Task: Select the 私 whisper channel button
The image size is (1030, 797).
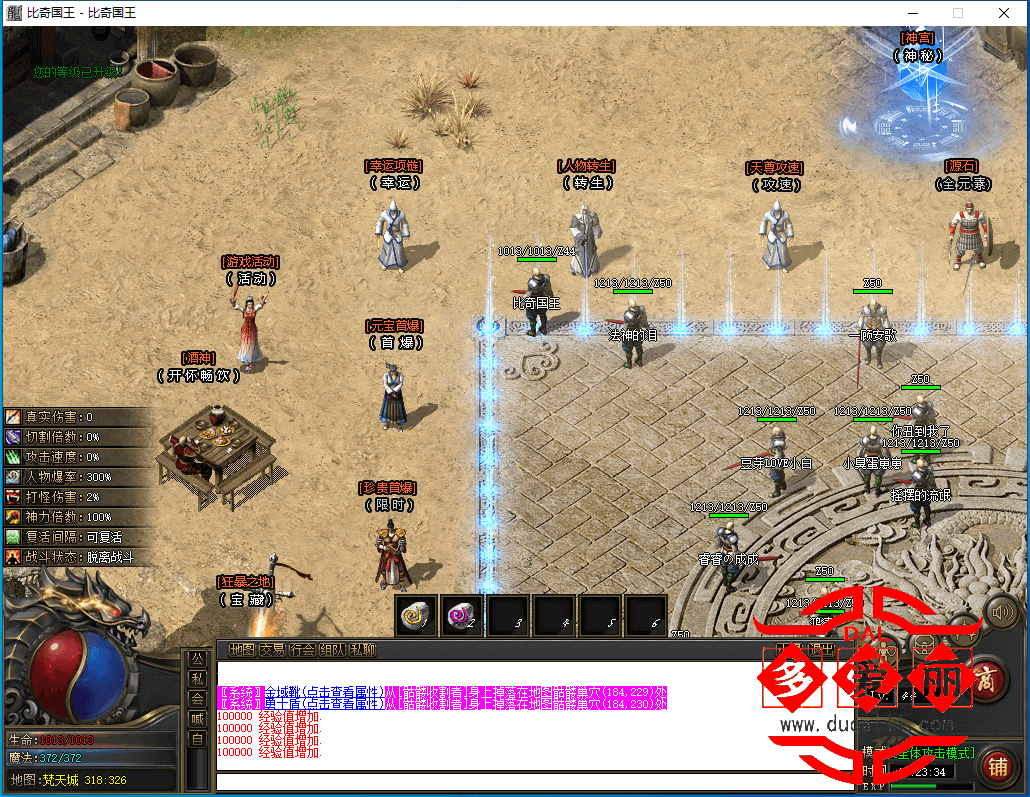Action: [x=197, y=679]
